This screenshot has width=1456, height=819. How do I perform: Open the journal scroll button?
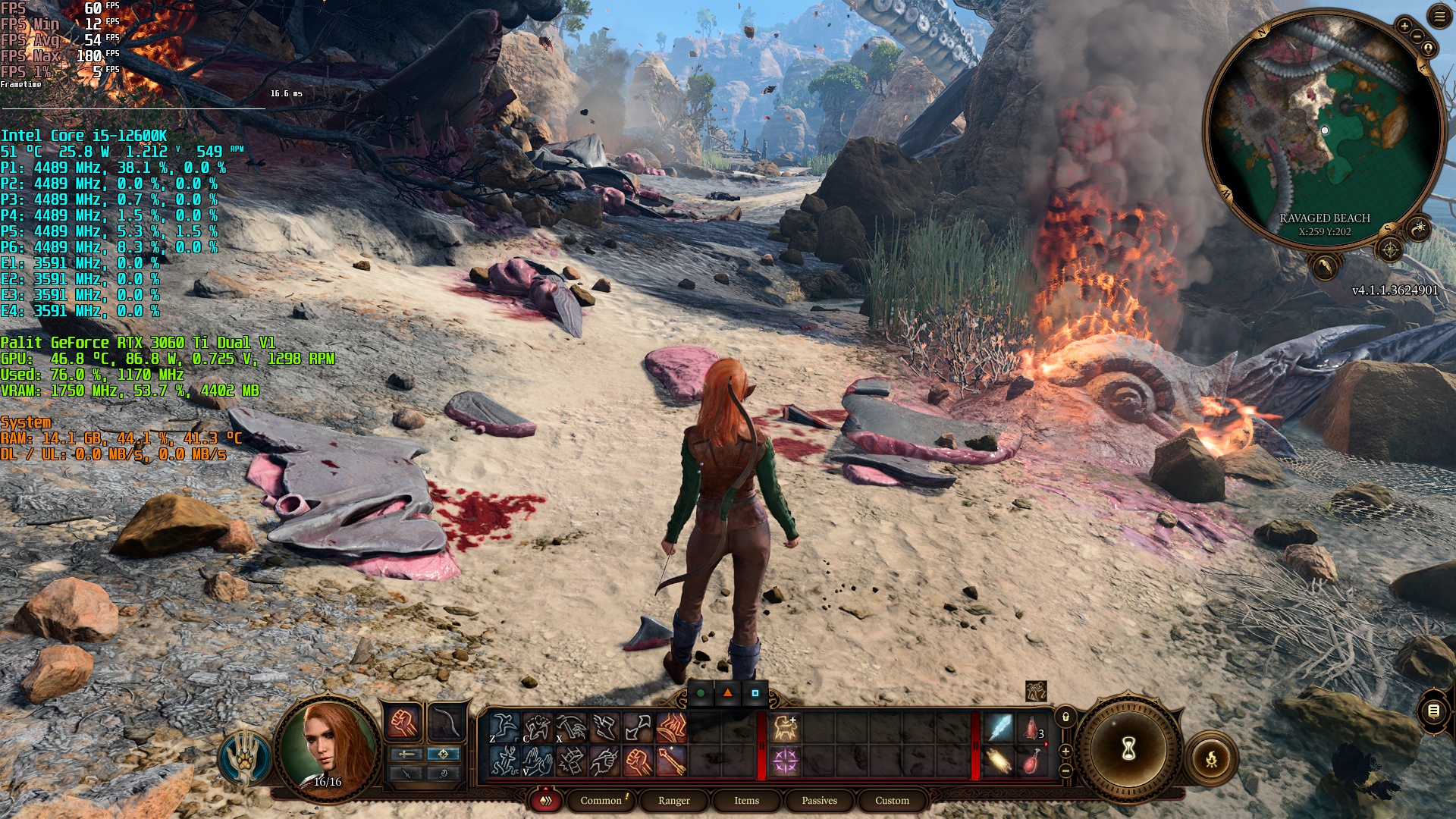pyautogui.click(x=1433, y=711)
